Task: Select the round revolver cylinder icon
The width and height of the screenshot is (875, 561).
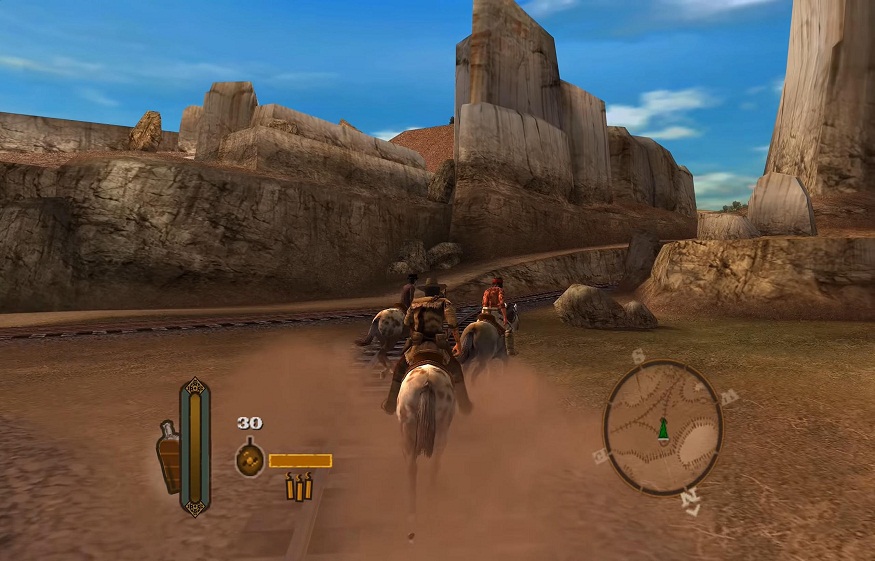Action: pos(249,459)
